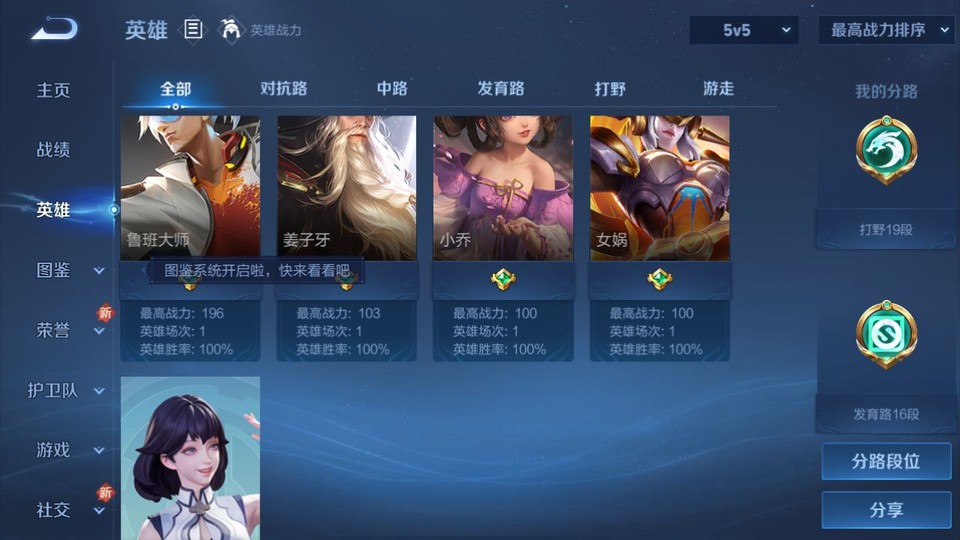Switch to the 中路 mid lane tab
960x540 pixels.
coord(392,89)
